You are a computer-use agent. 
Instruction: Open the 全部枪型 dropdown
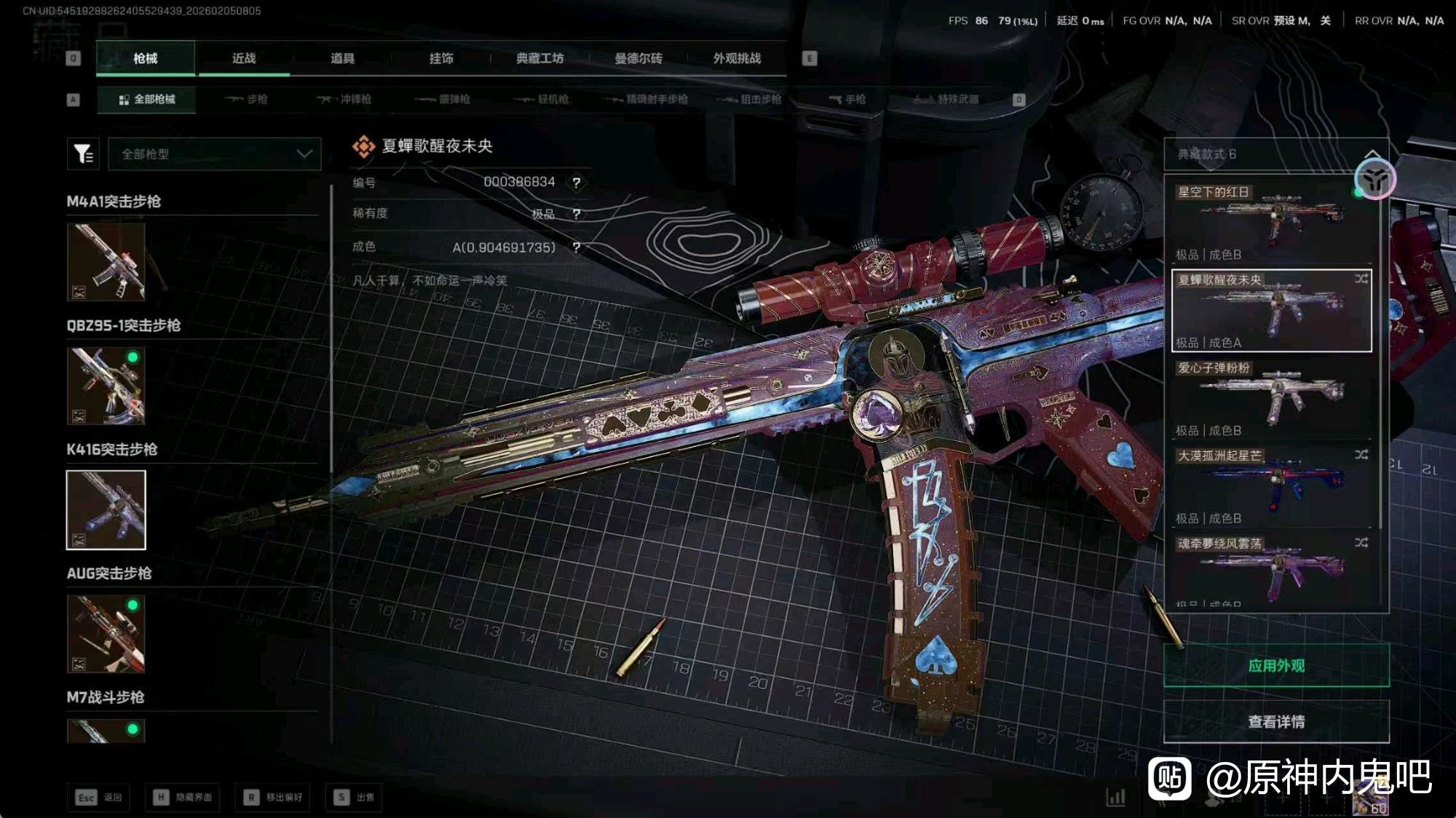tap(215, 154)
